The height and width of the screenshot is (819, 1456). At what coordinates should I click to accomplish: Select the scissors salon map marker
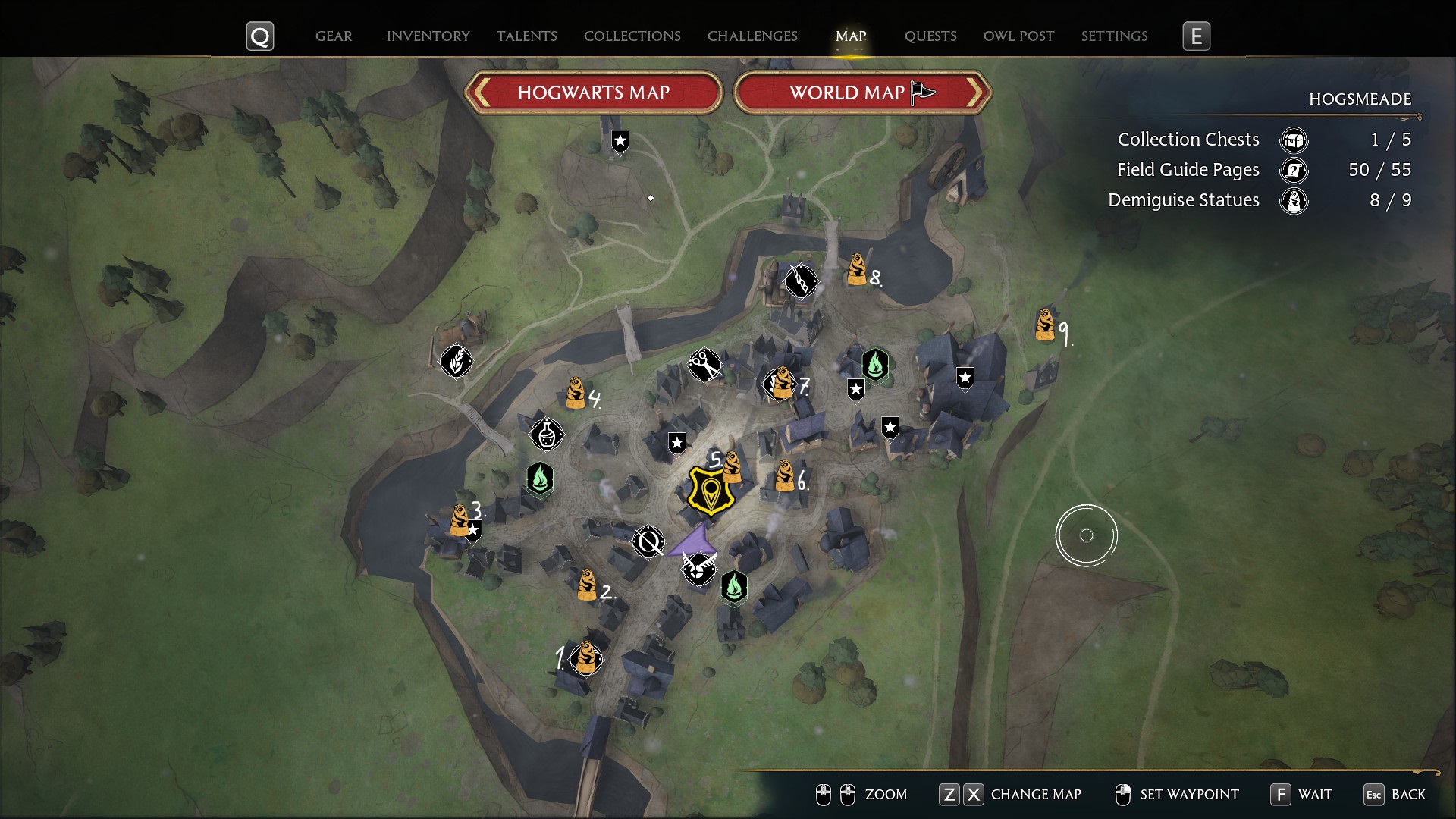[x=704, y=366]
